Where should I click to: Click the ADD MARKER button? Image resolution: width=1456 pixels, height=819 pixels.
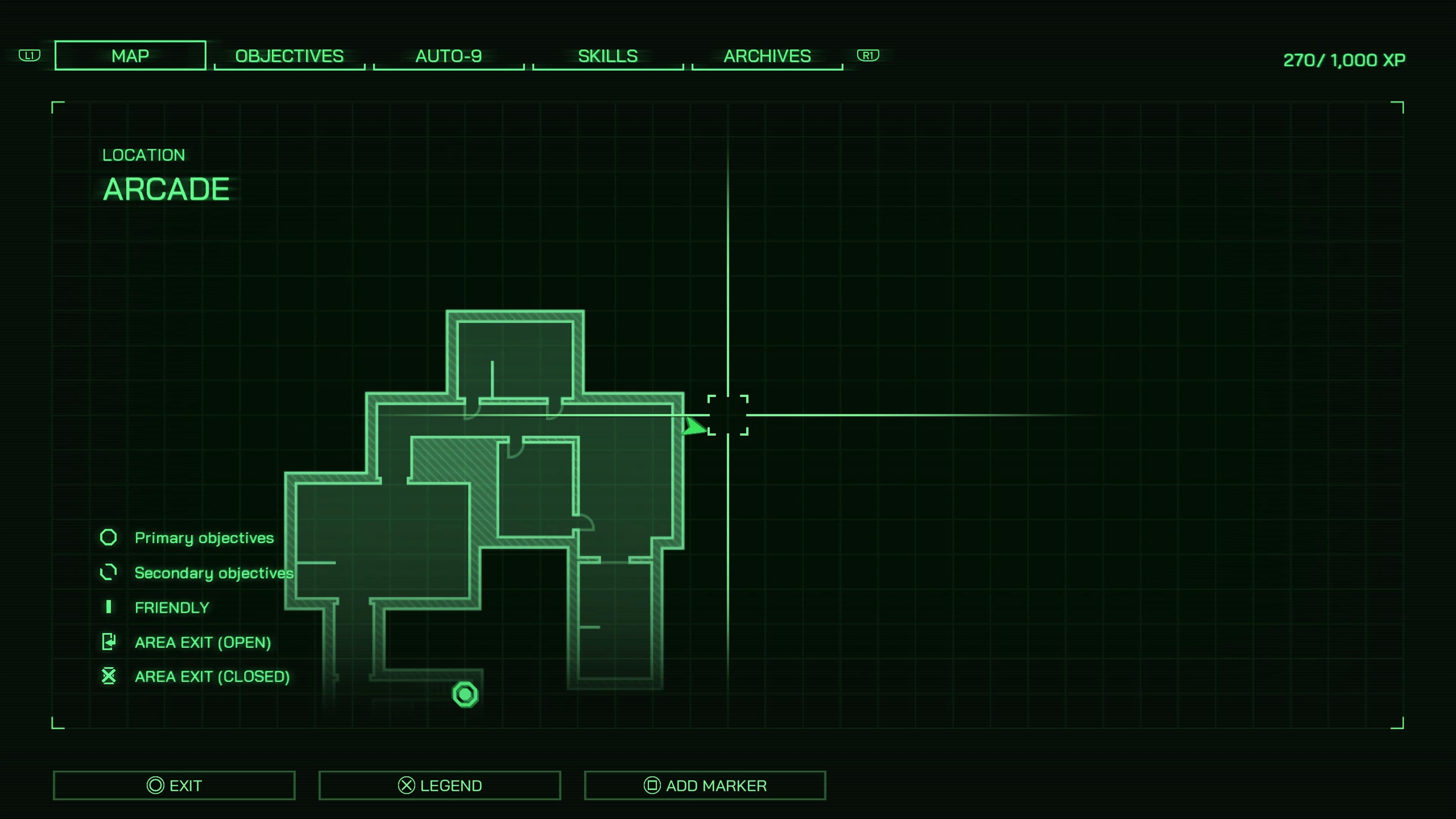click(705, 785)
